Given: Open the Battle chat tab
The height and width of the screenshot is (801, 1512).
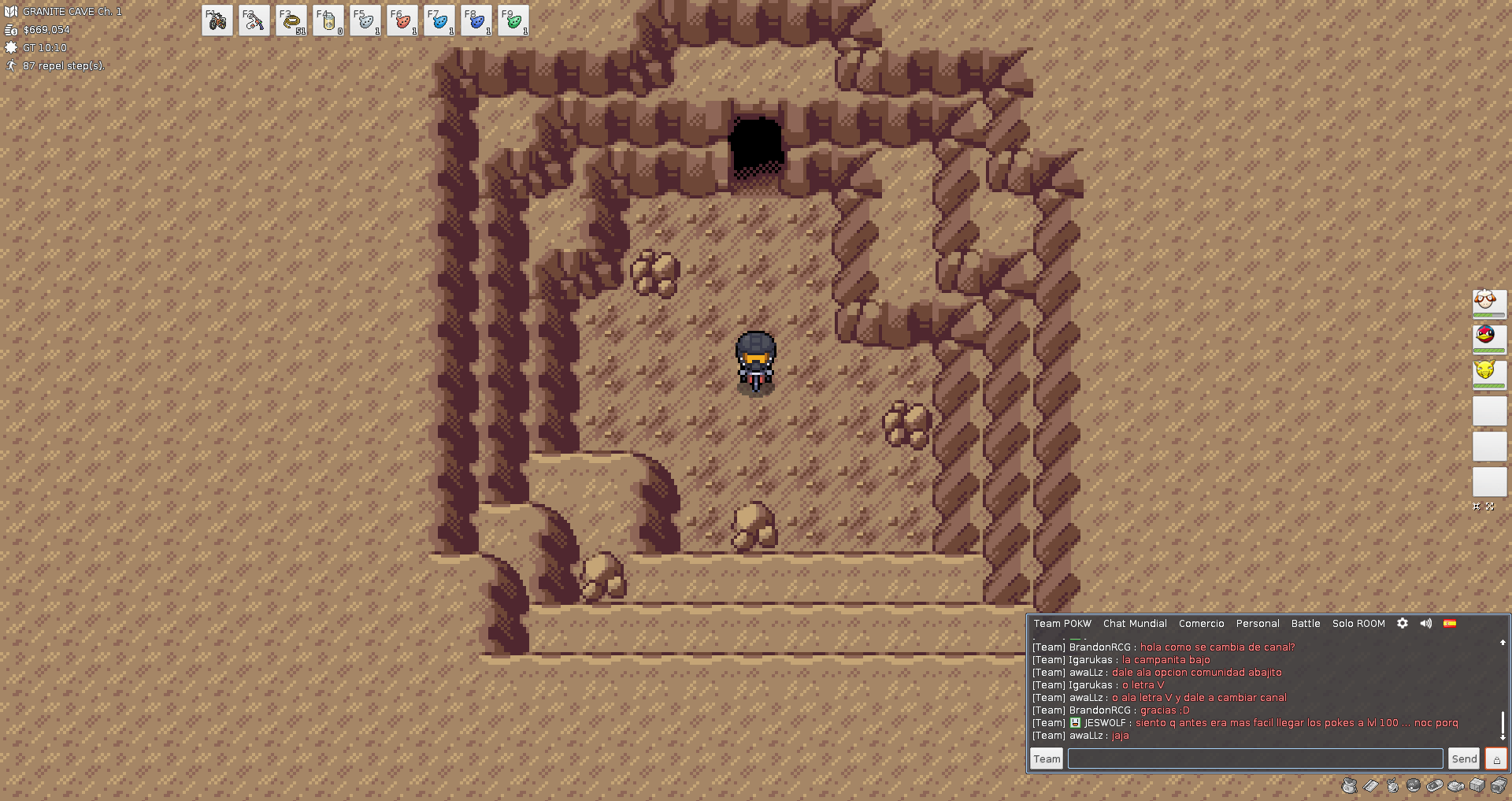Looking at the screenshot, I should [1306, 624].
